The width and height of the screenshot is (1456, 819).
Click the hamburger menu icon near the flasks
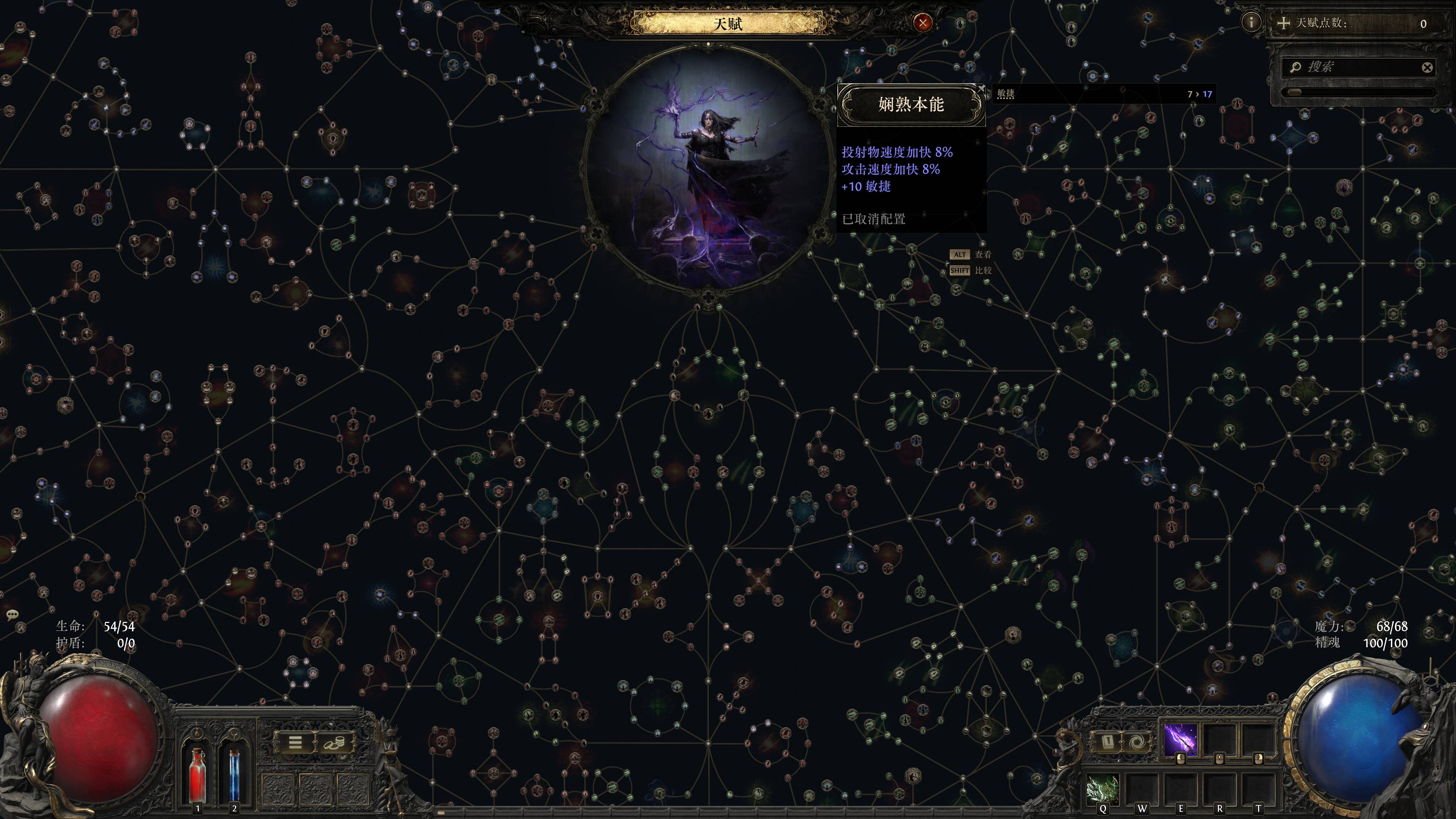[296, 743]
